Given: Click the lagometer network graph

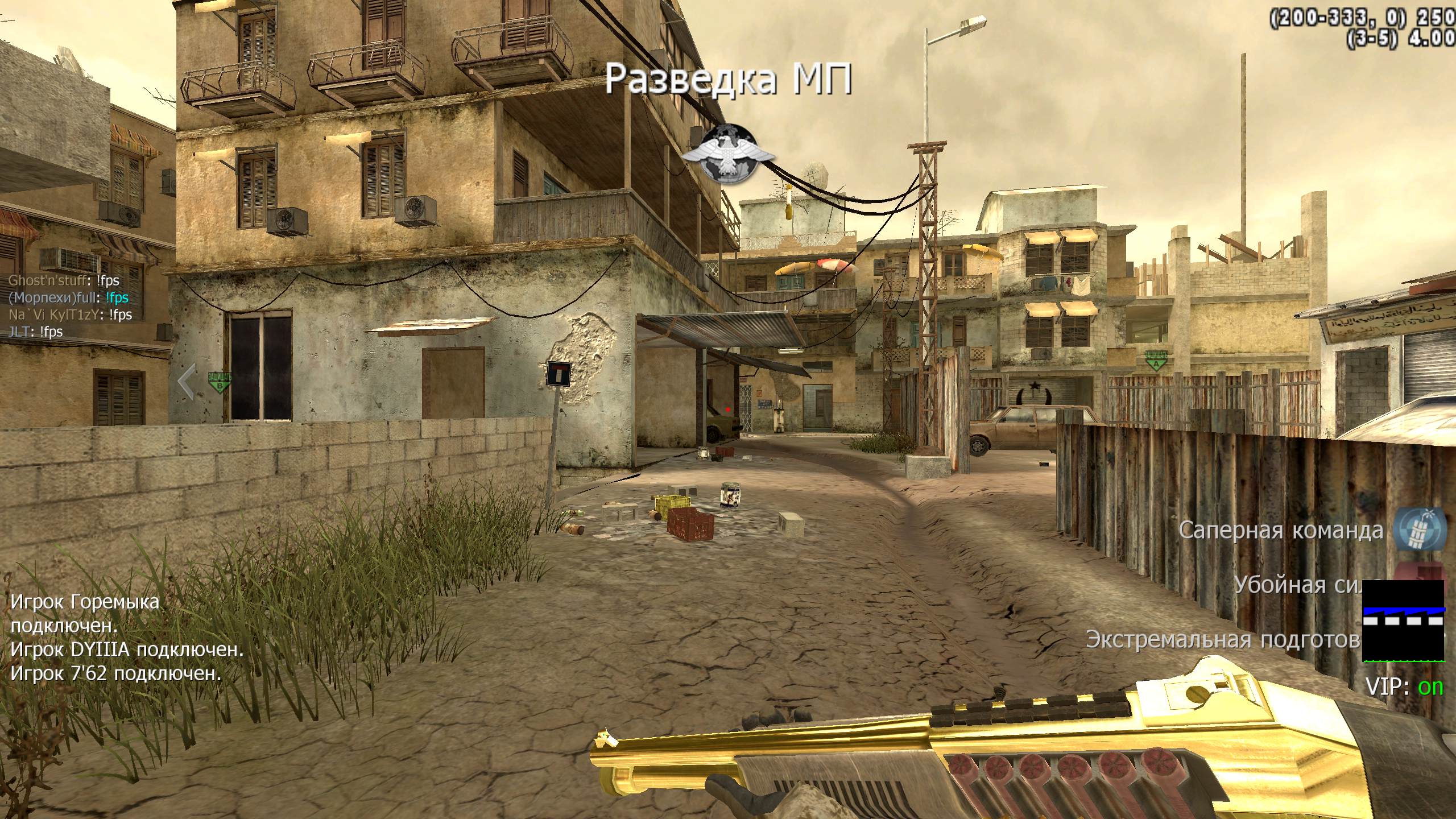Looking at the screenshot, I should [x=1404, y=621].
